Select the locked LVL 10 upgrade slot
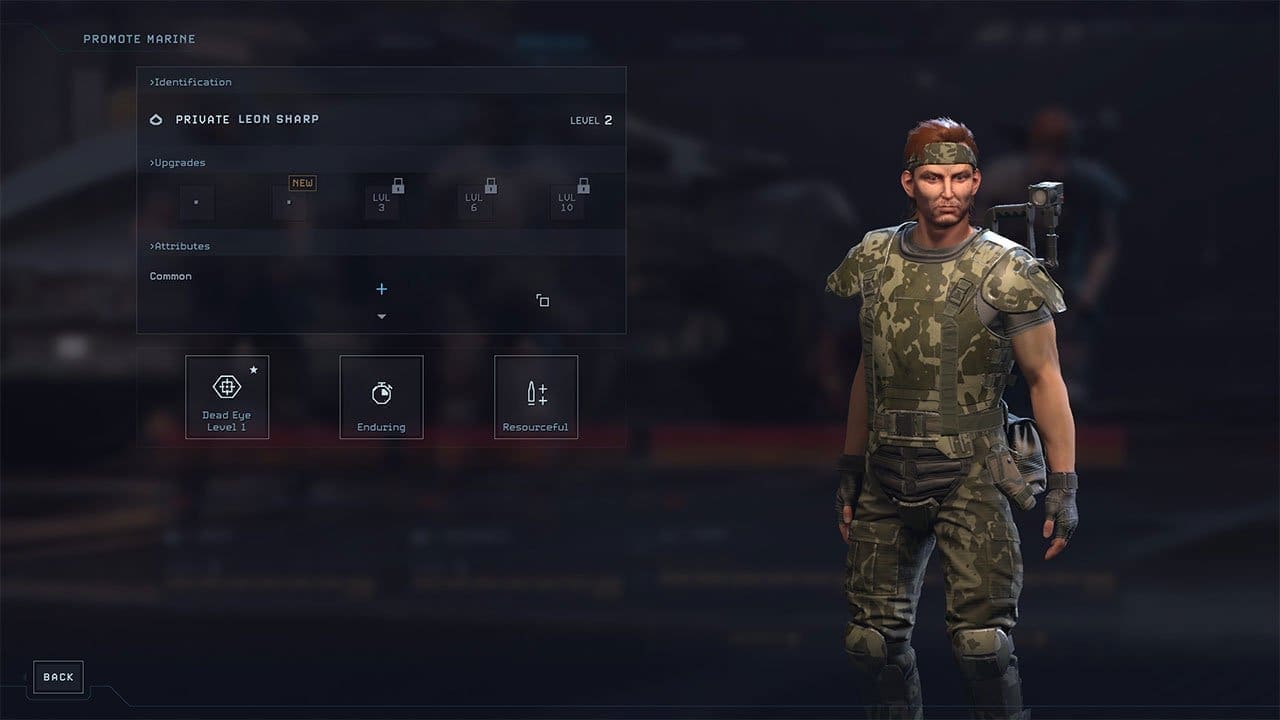 pyautogui.click(x=567, y=203)
